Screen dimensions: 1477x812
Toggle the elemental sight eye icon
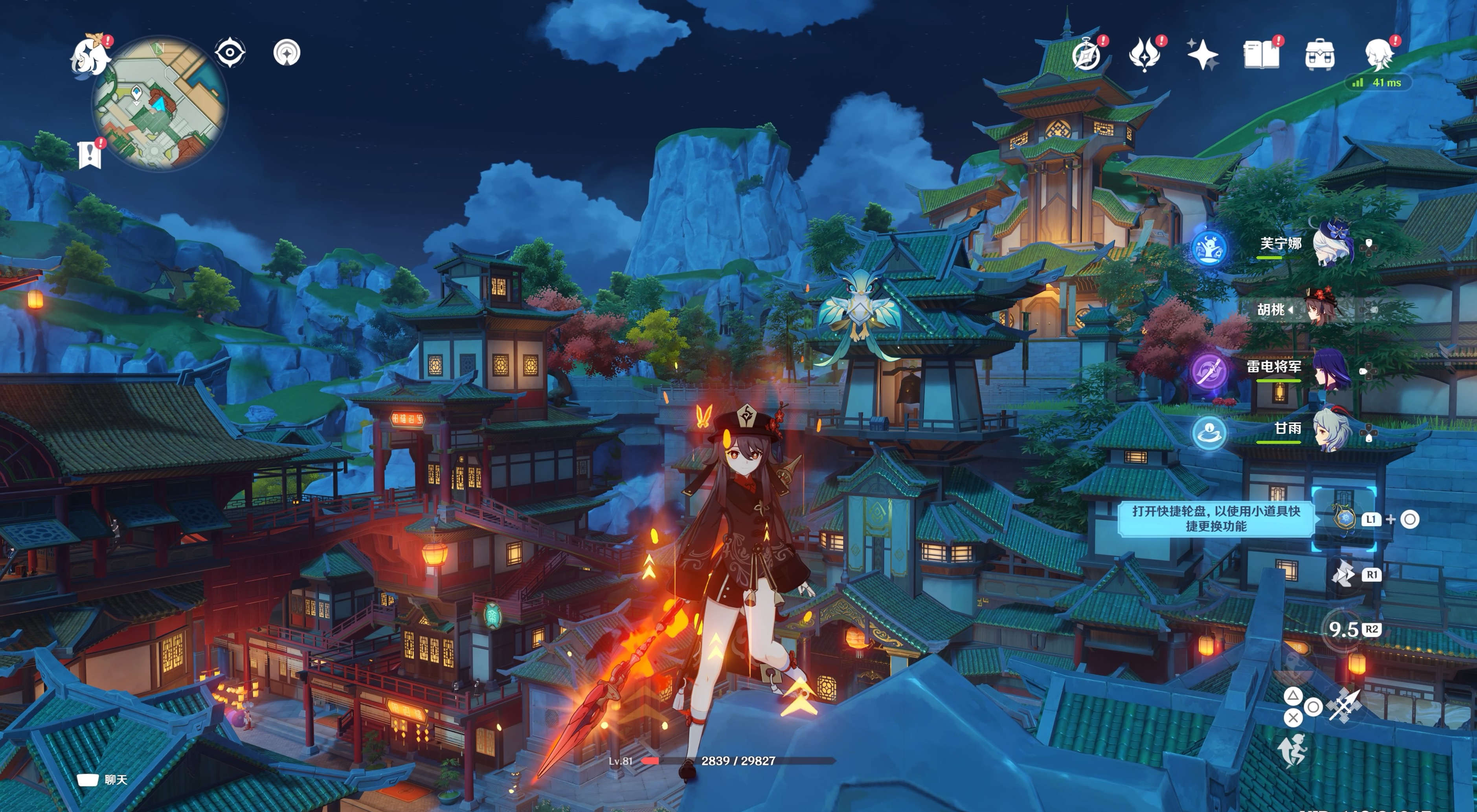(x=230, y=53)
